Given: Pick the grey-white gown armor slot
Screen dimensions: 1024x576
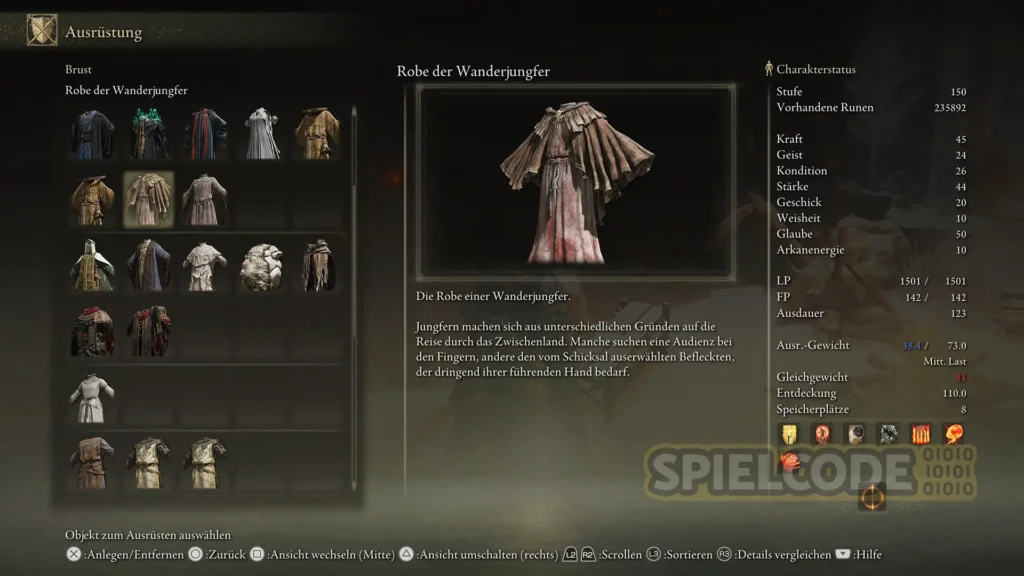Looking at the screenshot, I should (x=262, y=134).
